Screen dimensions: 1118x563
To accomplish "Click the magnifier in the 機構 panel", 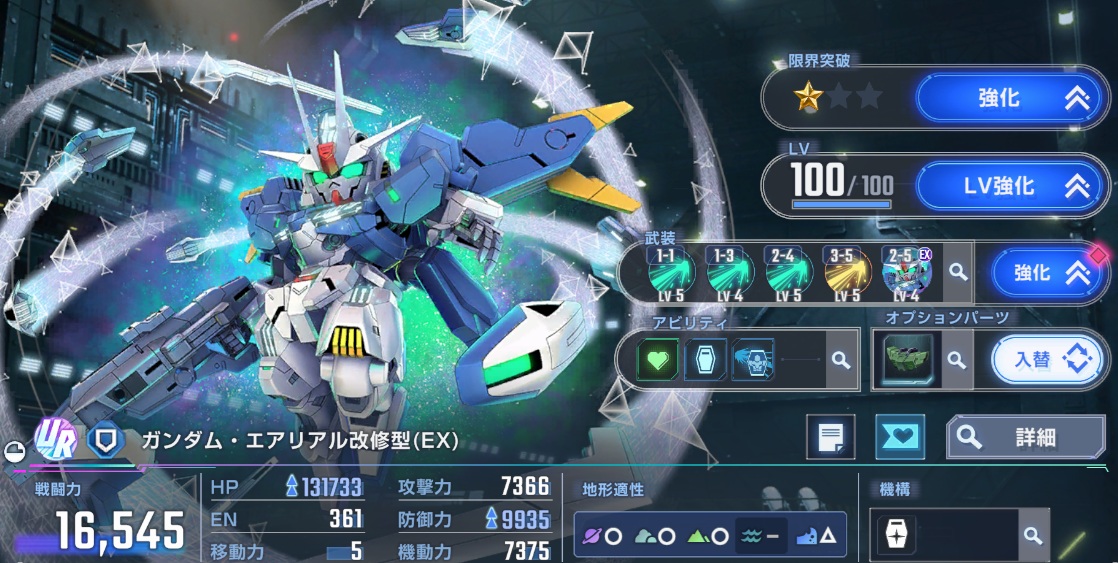I will click(1033, 536).
